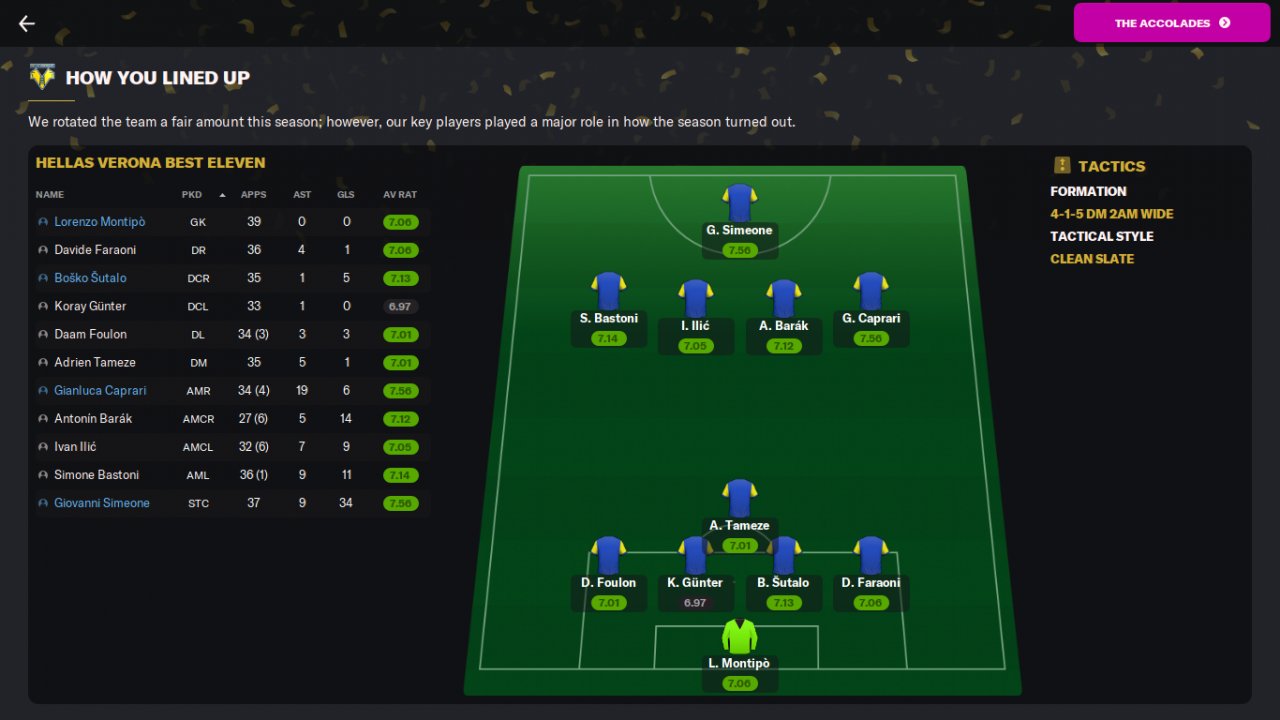The height and width of the screenshot is (720, 1280).
Task: Sort players by APPS column header
Action: click(x=253, y=195)
